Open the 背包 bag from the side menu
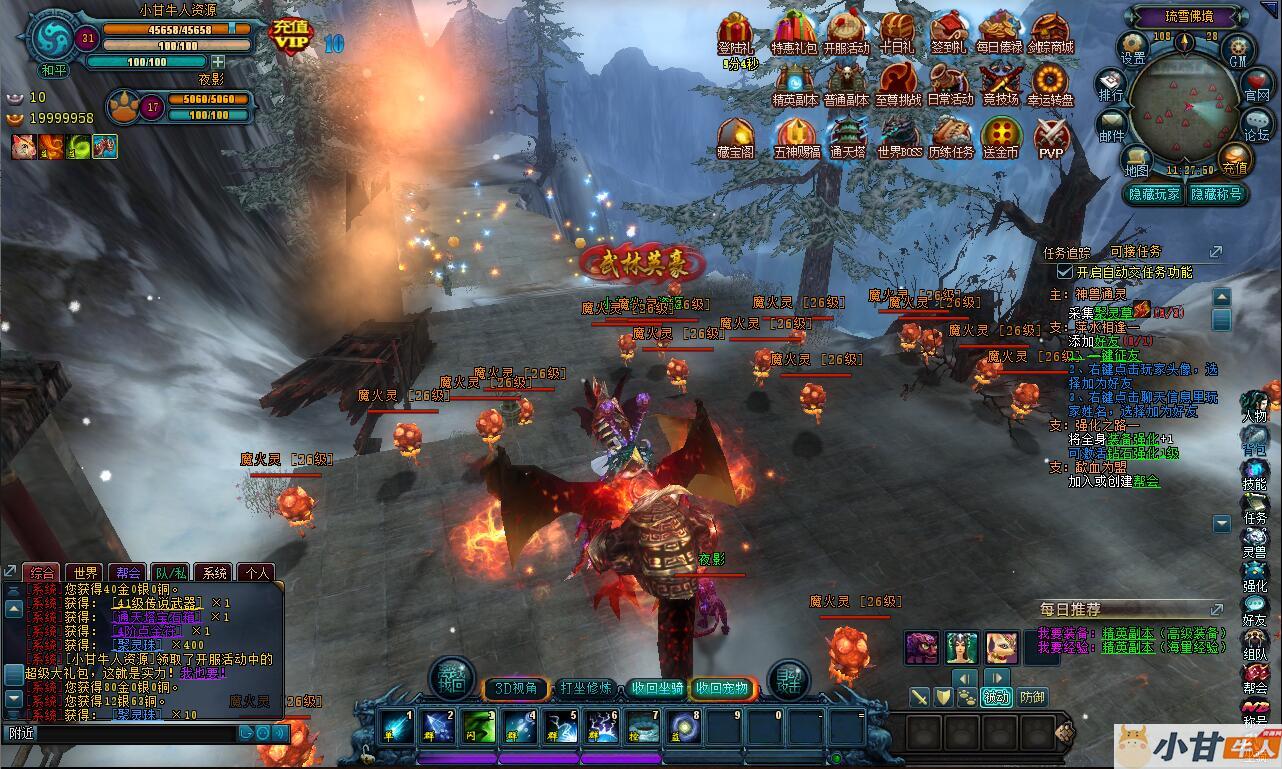This screenshot has height=769, width=1282. click(1254, 441)
